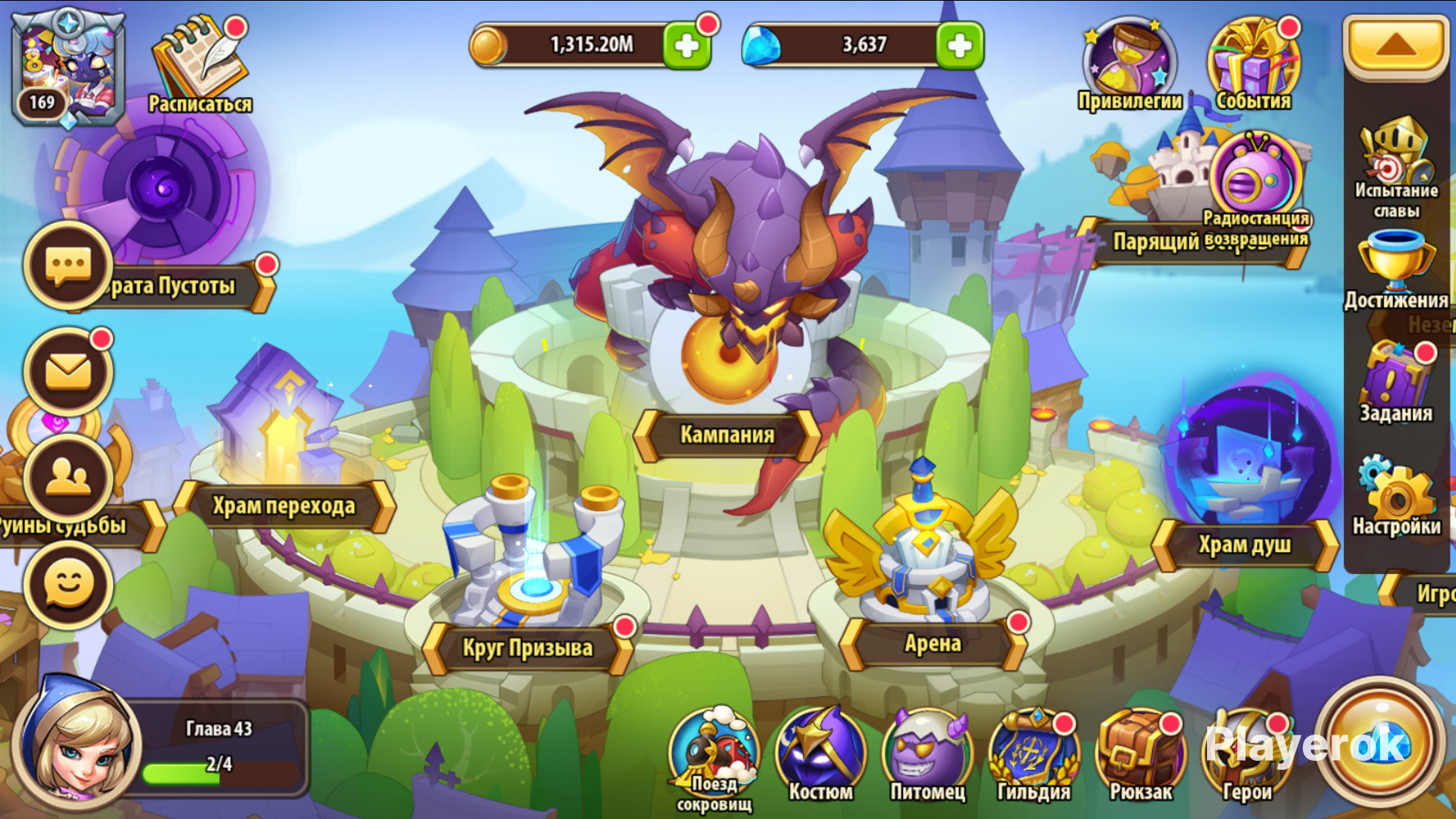Screen dimensions: 1456x819
Task: Open the Герои heroes menu
Action: [x=1246, y=755]
